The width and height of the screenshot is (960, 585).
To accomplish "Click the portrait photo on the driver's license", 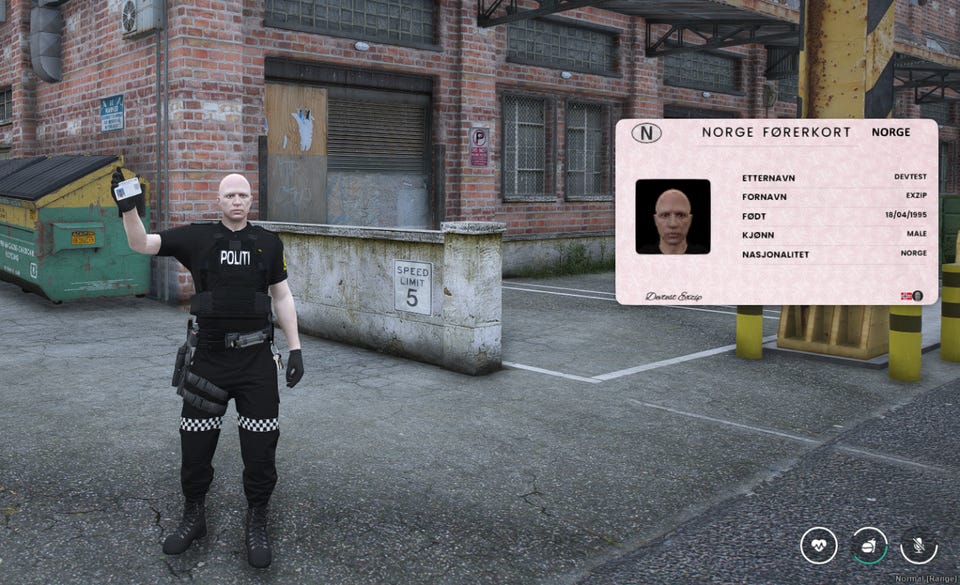I will 673,216.
